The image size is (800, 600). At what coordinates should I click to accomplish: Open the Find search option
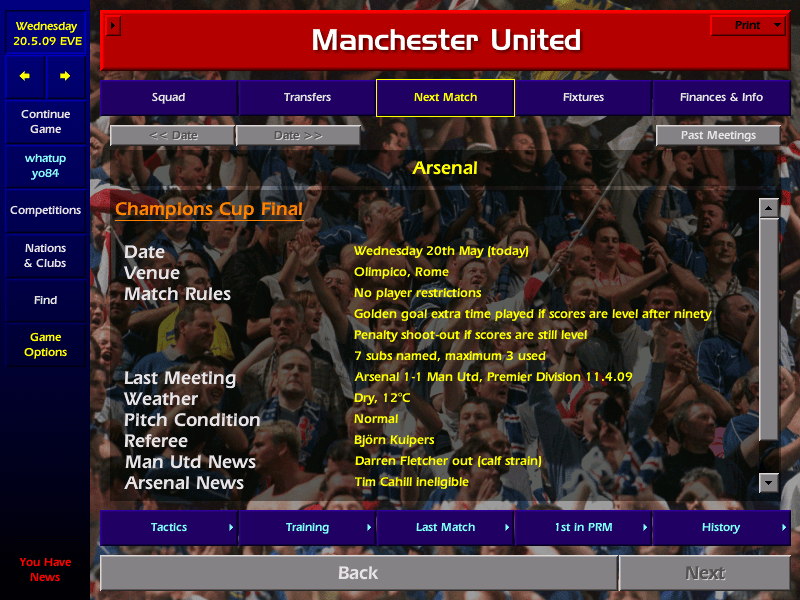[45, 300]
